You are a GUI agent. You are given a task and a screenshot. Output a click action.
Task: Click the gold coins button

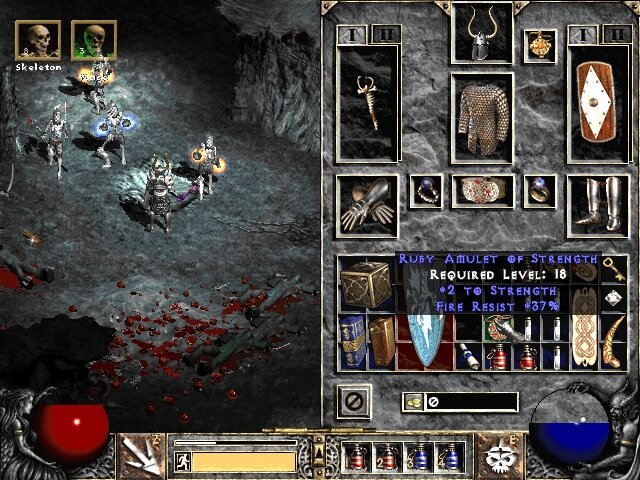tap(411, 402)
